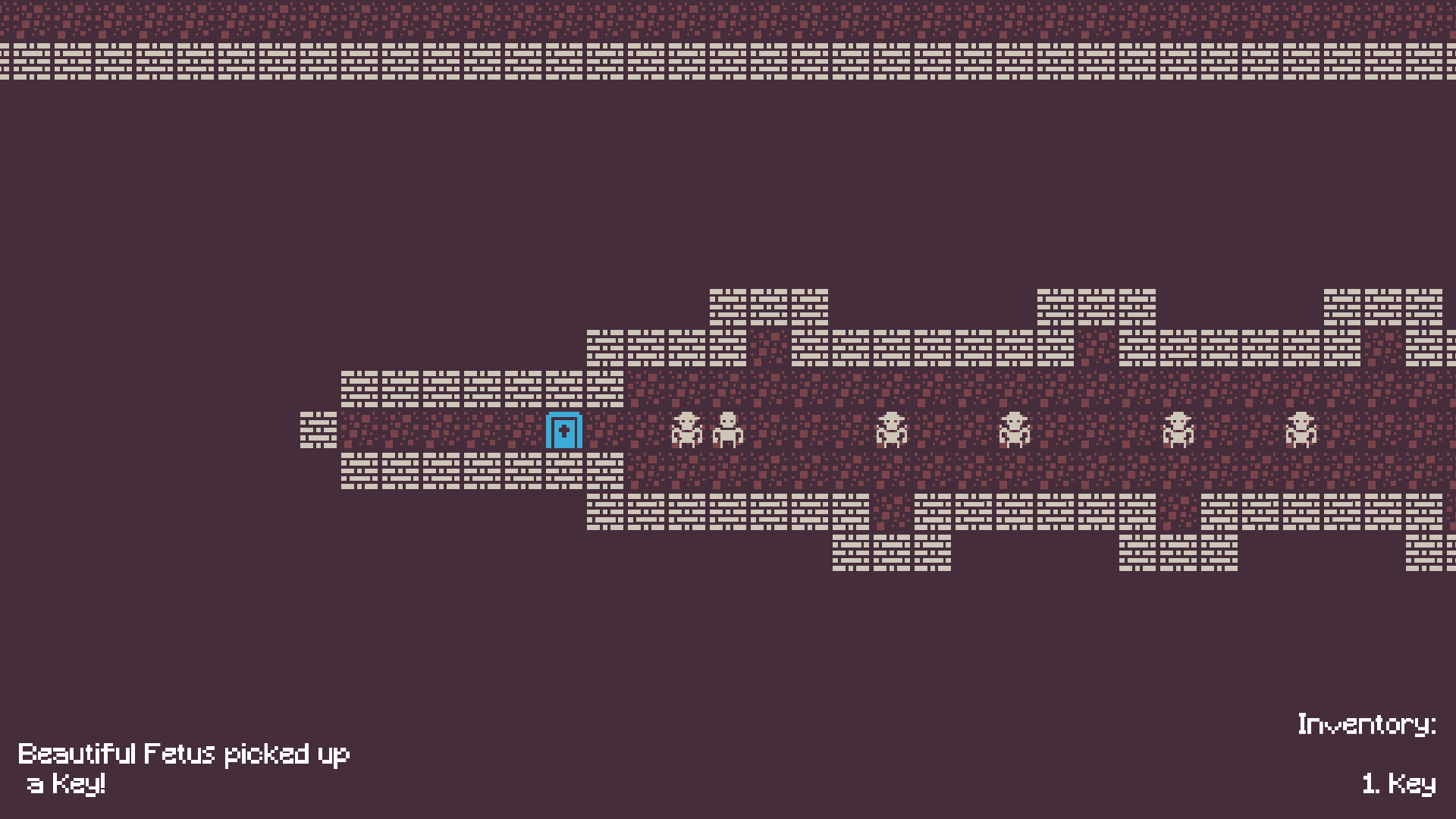The width and height of the screenshot is (1456, 819).
Task: Click the words a Key! in the message log
Action: (68, 785)
